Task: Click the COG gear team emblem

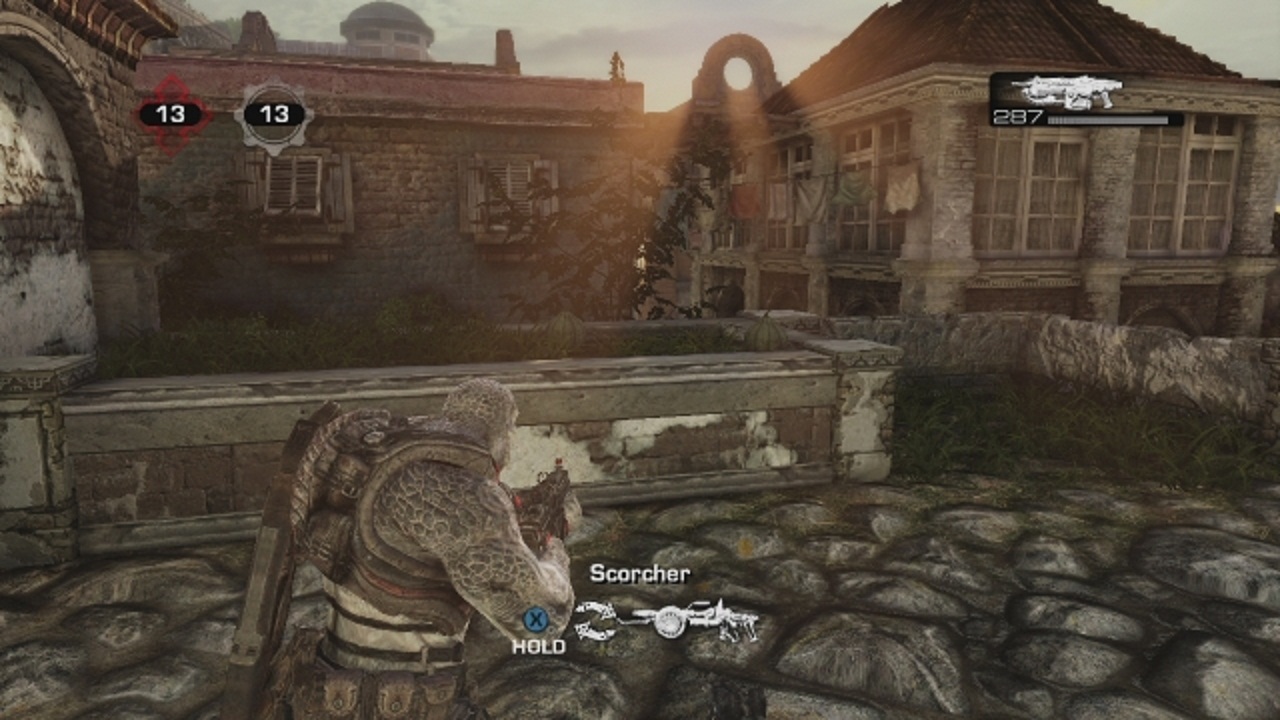Action: tap(273, 114)
